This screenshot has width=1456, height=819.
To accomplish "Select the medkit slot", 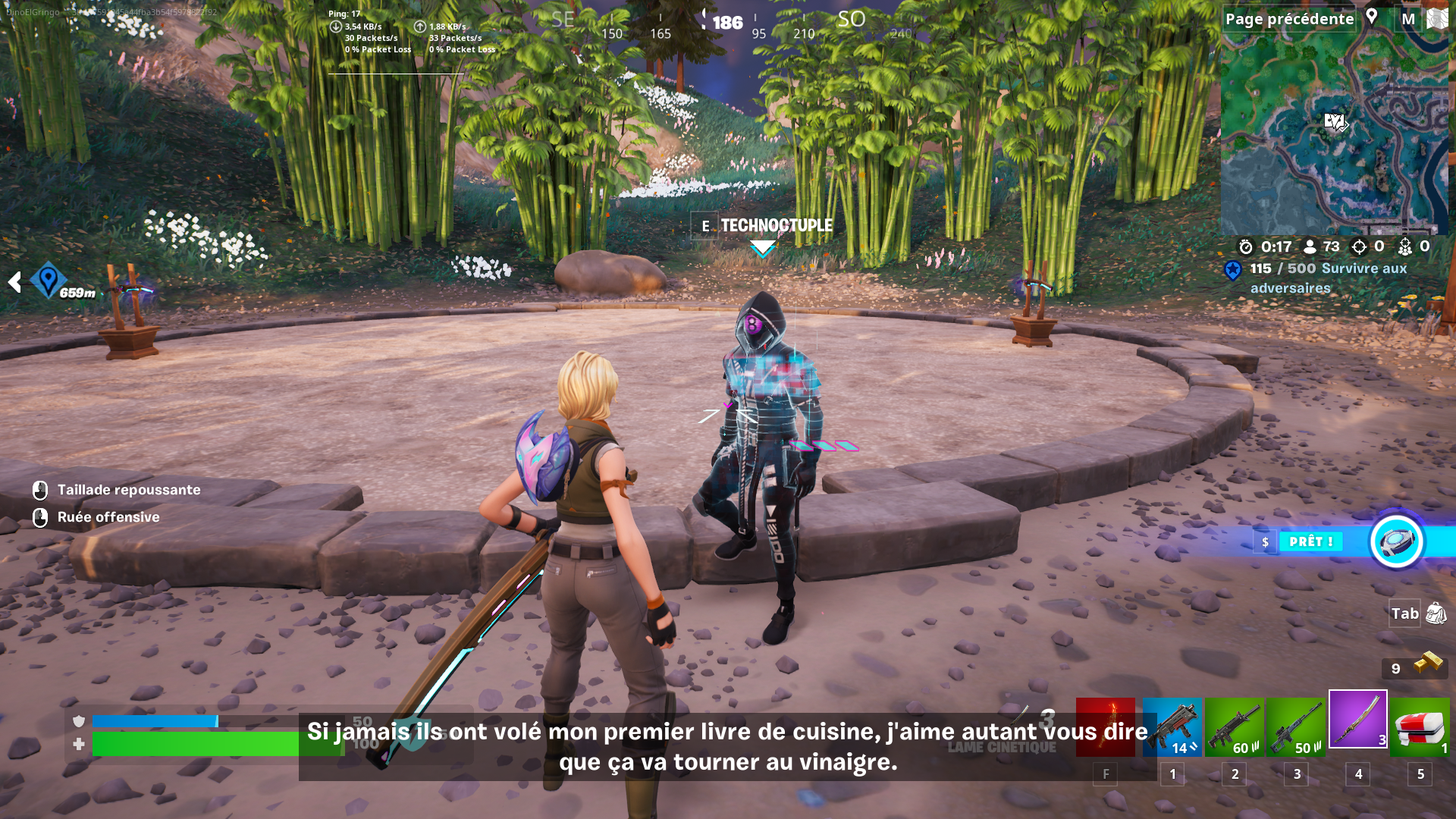I will point(1420,727).
